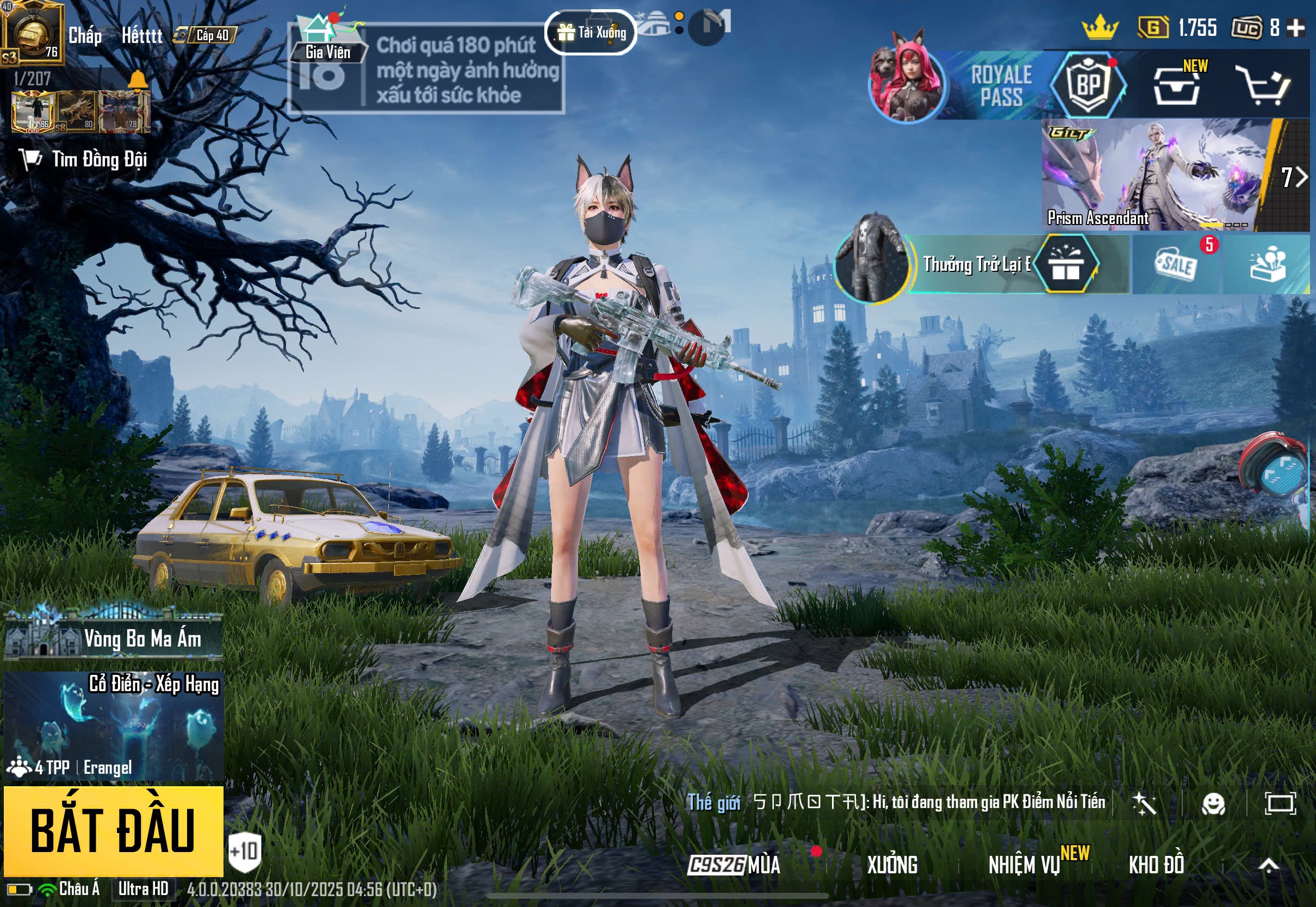
Task: Click Tìm Đồng Đội to find teammates
Action: [x=85, y=159]
